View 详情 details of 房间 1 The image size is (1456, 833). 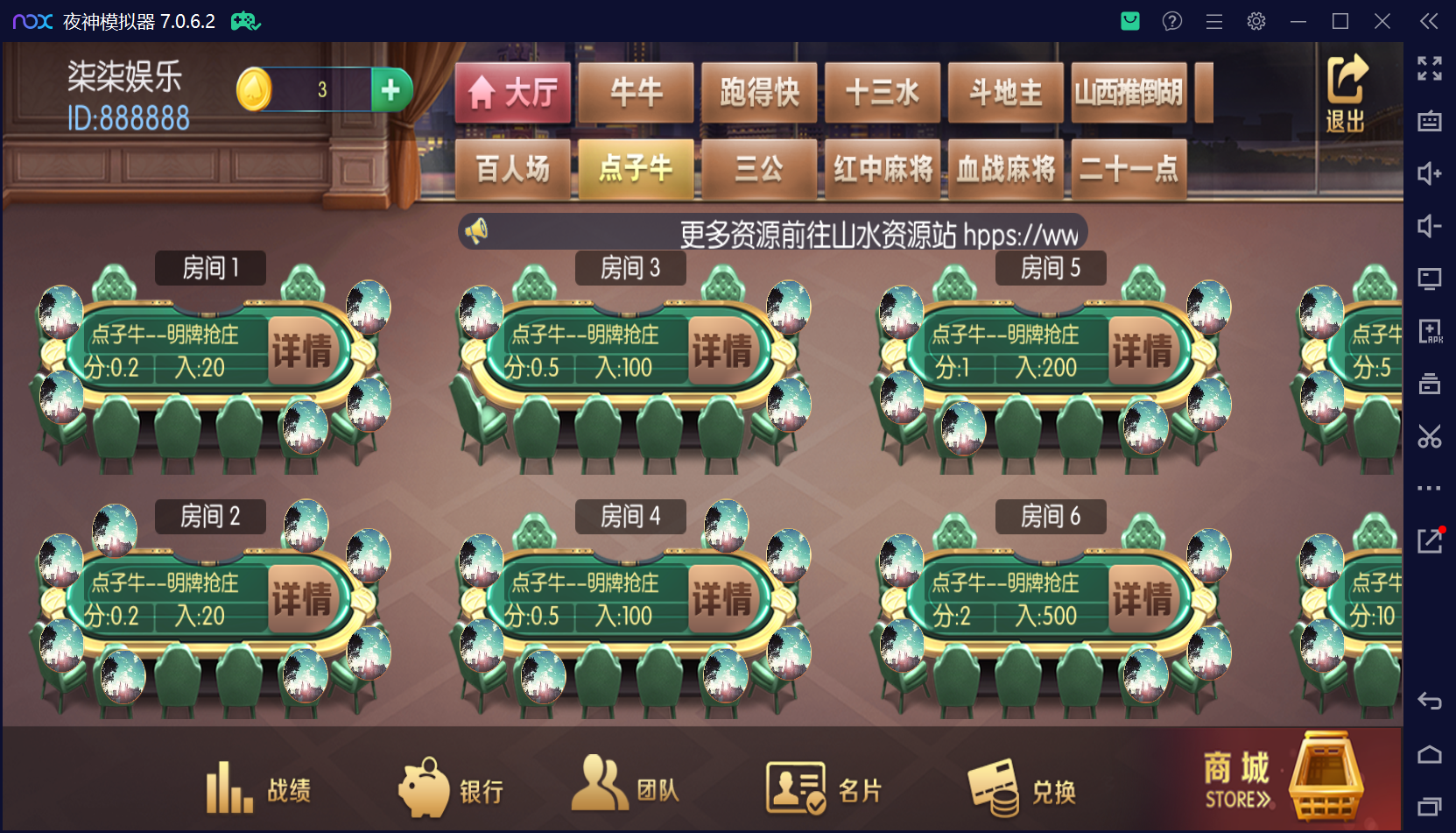pyautogui.click(x=304, y=348)
